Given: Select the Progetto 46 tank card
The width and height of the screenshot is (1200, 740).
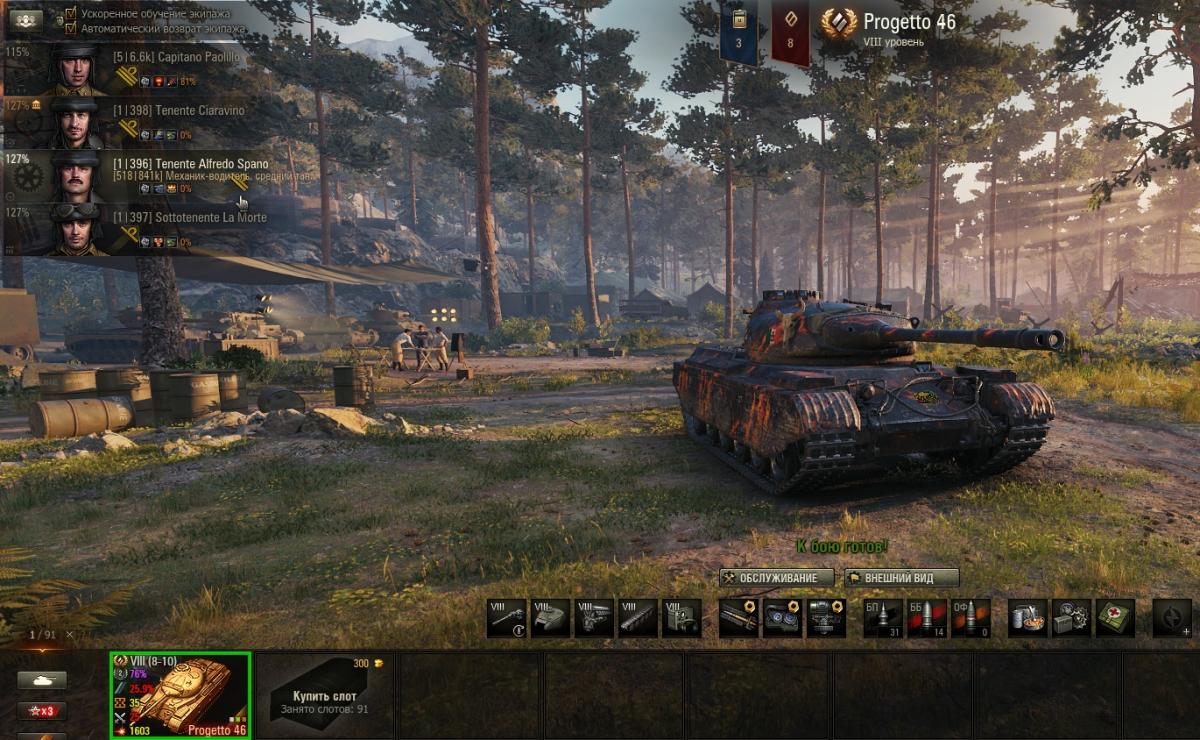Looking at the screenshot, I should [180, 695].
